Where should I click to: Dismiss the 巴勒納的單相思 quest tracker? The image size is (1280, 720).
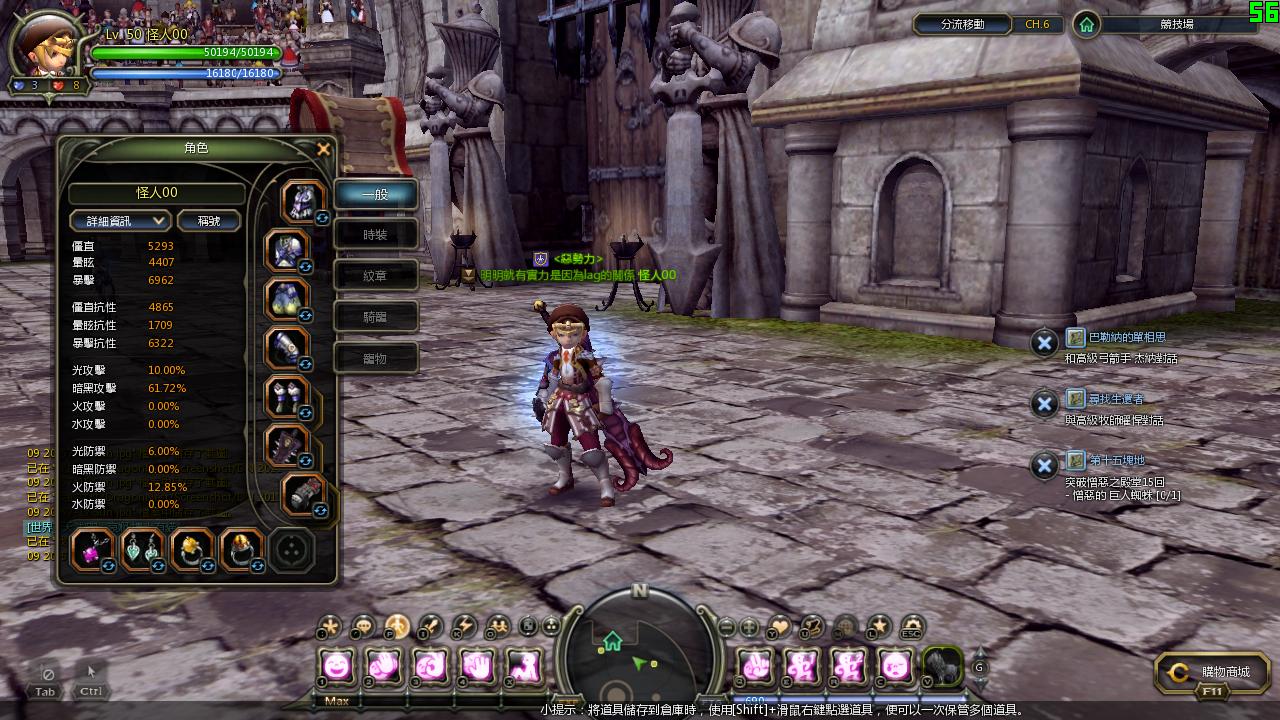[x=1044, y=343]
